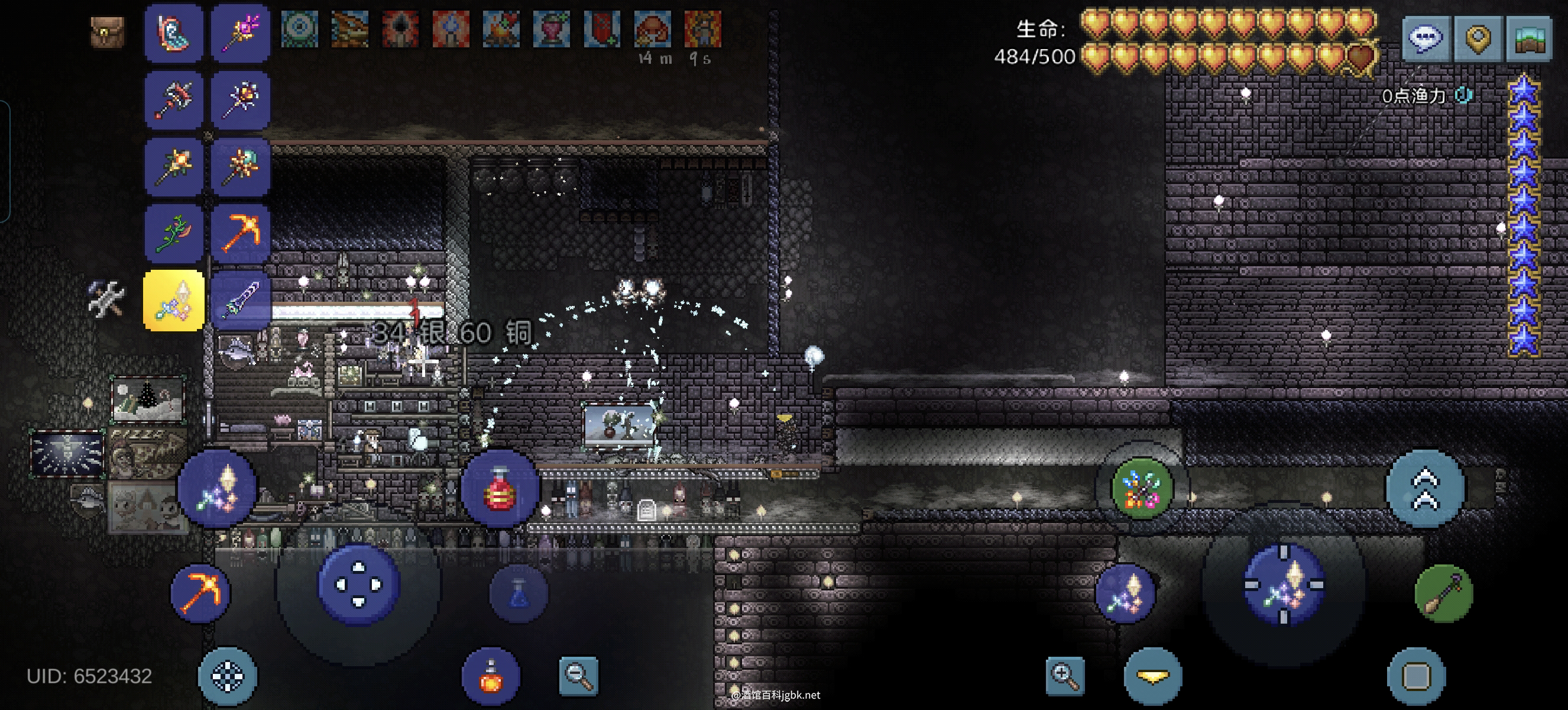The height and width of the screenshot is (710, 1568).
Task: Use the blue mana potion button
Action: [519, 593]
